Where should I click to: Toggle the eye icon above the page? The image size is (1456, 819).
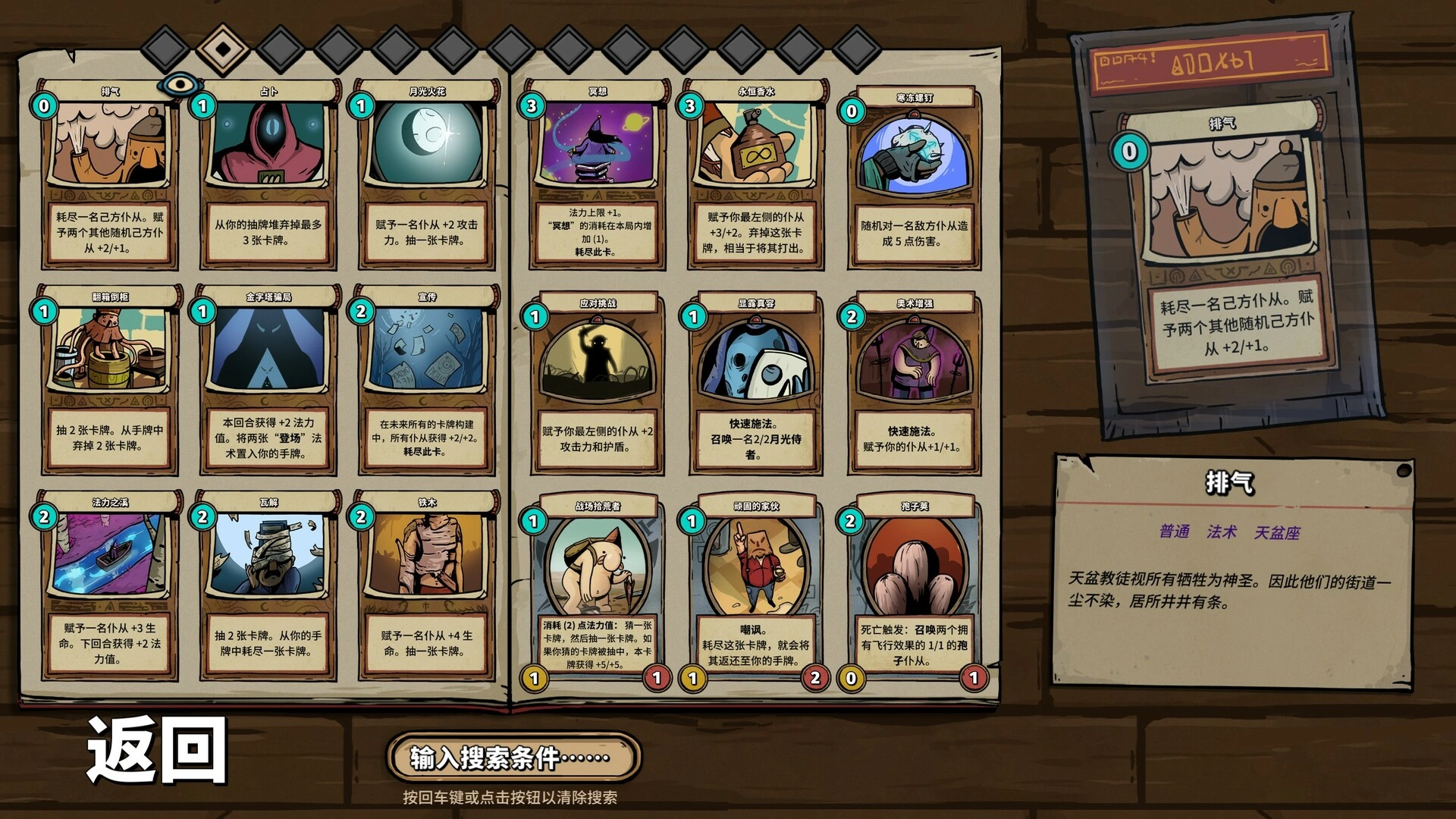[179, 83]
